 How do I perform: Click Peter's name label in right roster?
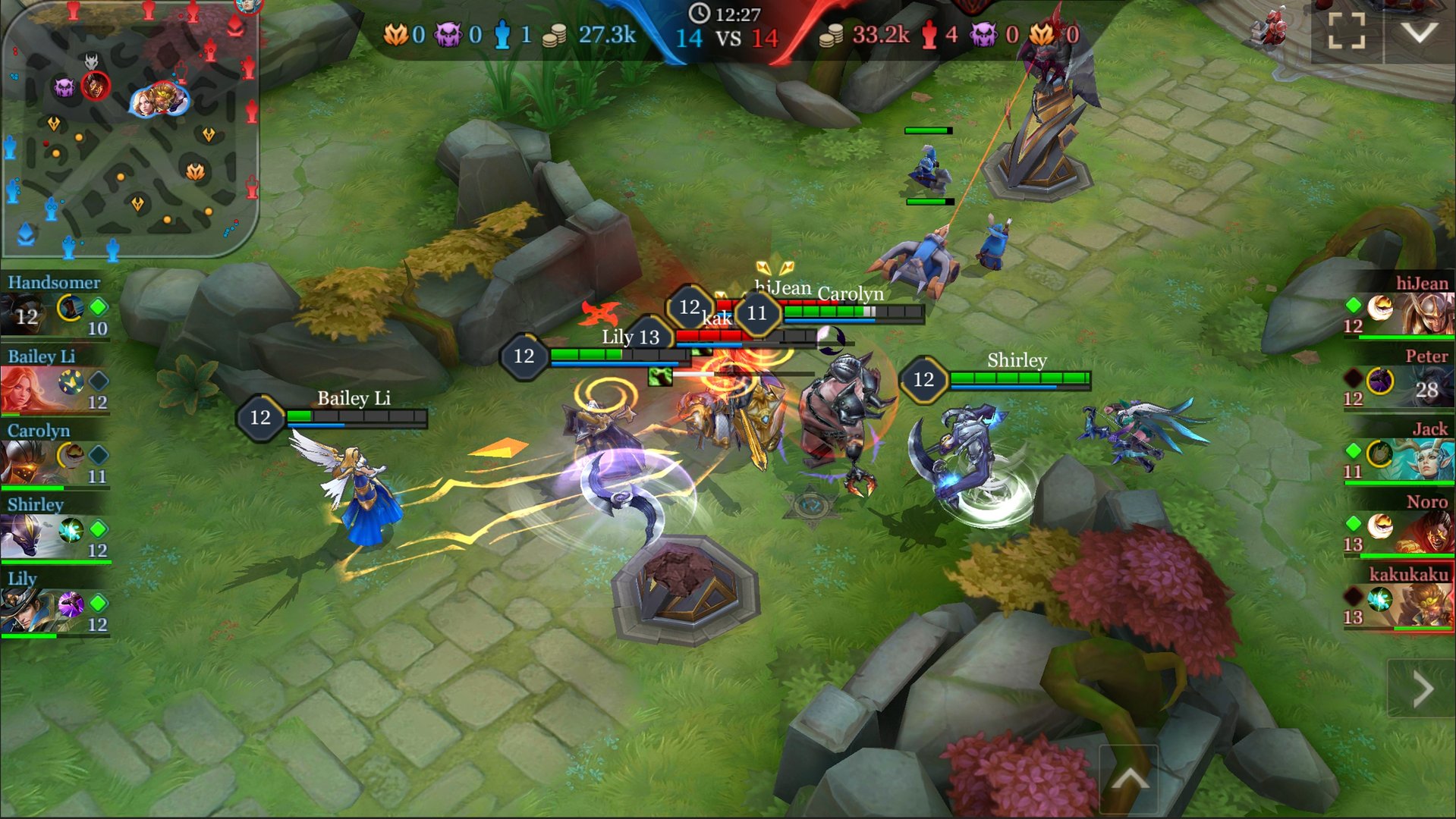[1428, 356]
